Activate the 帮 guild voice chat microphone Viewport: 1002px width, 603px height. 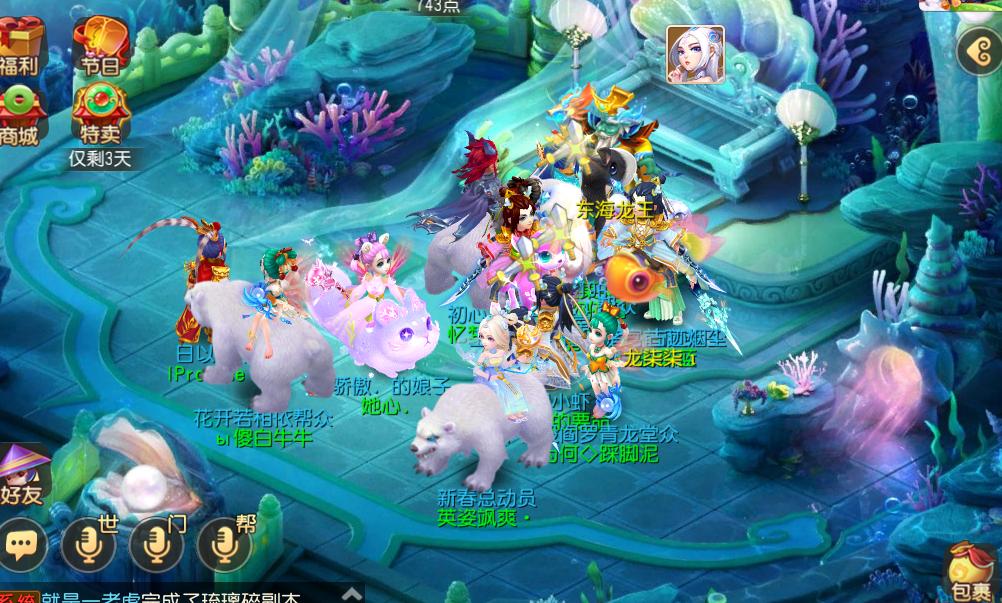(x=224, y=543)
